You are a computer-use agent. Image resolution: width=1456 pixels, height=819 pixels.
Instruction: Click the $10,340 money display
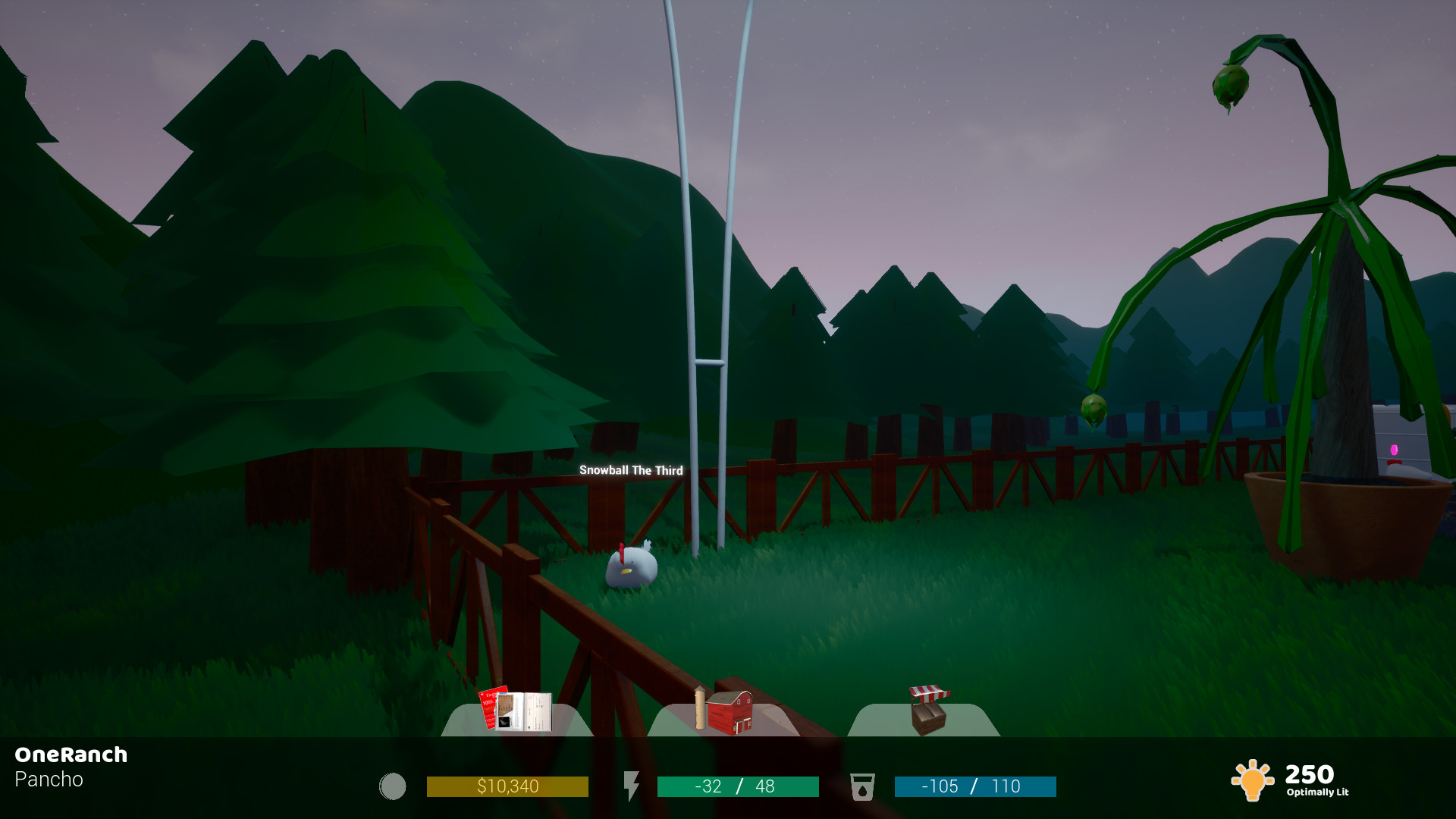(508, 786)
